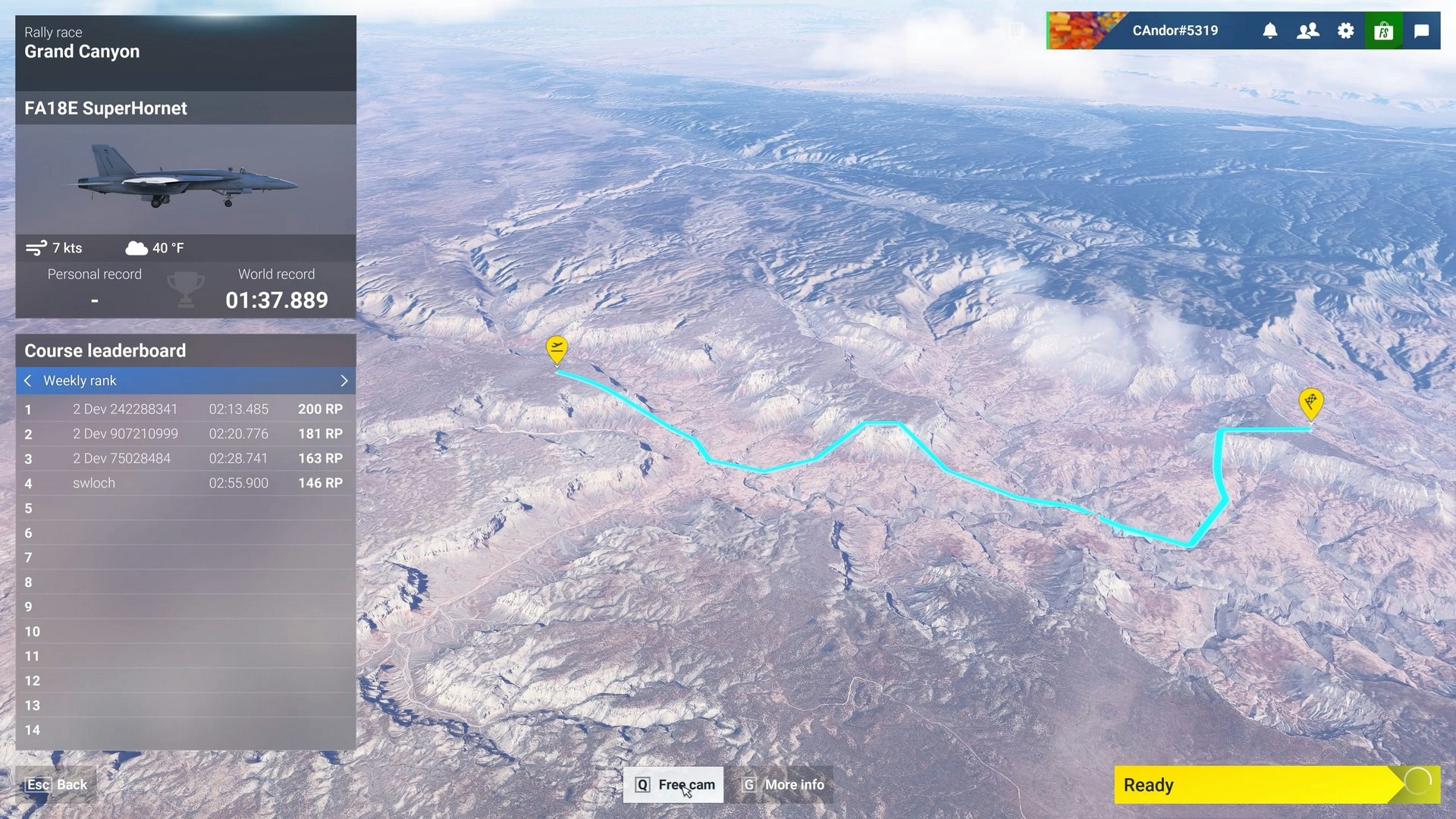Show the next leaderboard rank category
The width and height of the screenshot is (1456, 819).
click(x=344, y=381)
